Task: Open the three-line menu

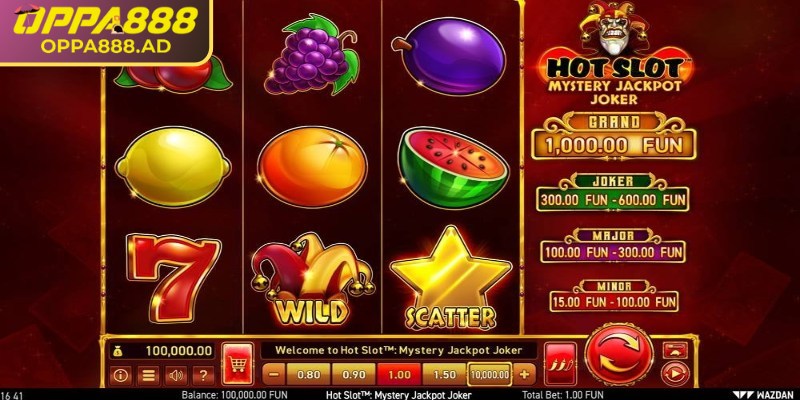Action: 149,376
